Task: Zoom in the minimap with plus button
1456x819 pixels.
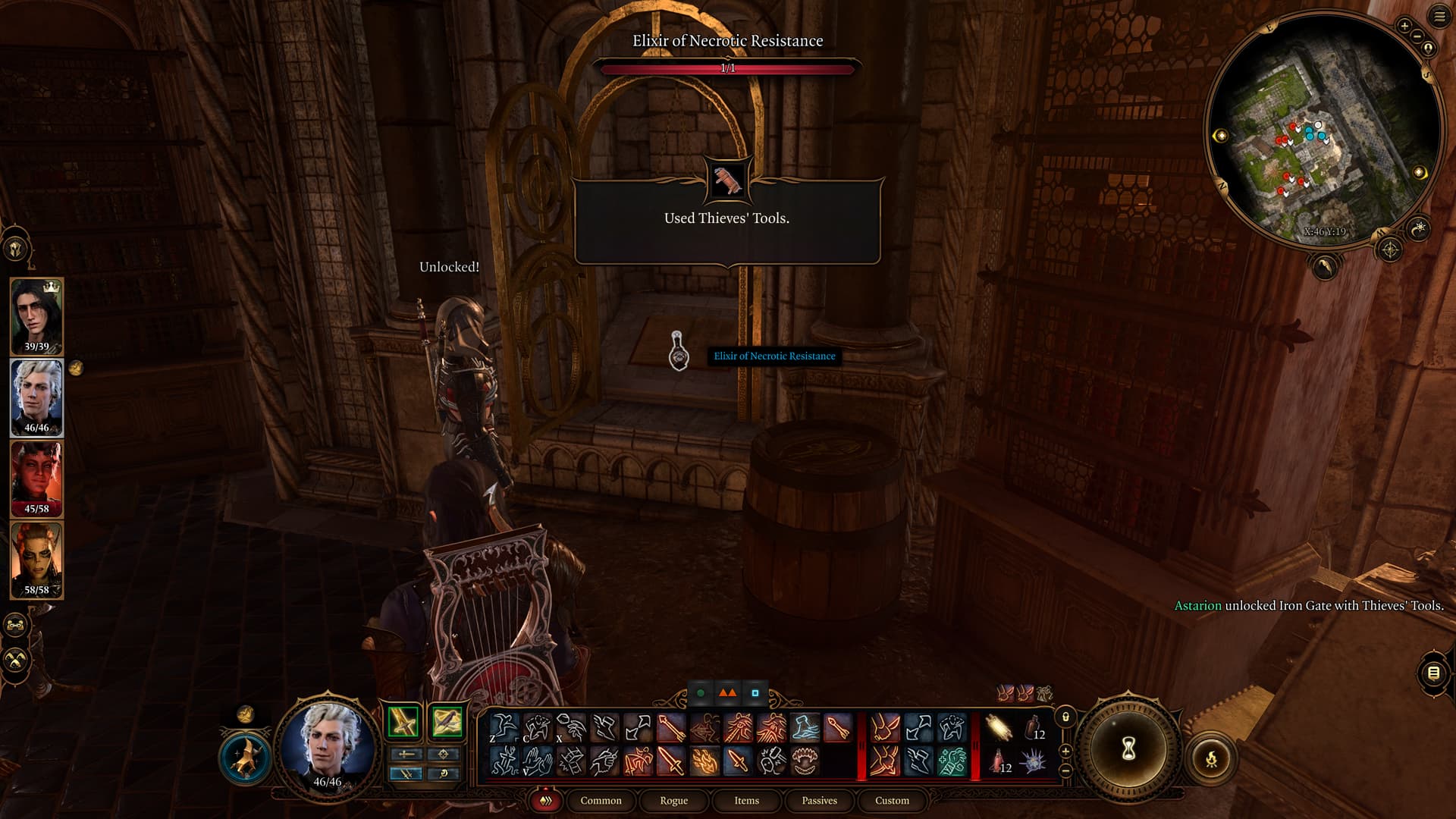Action: click(1404, 26)
